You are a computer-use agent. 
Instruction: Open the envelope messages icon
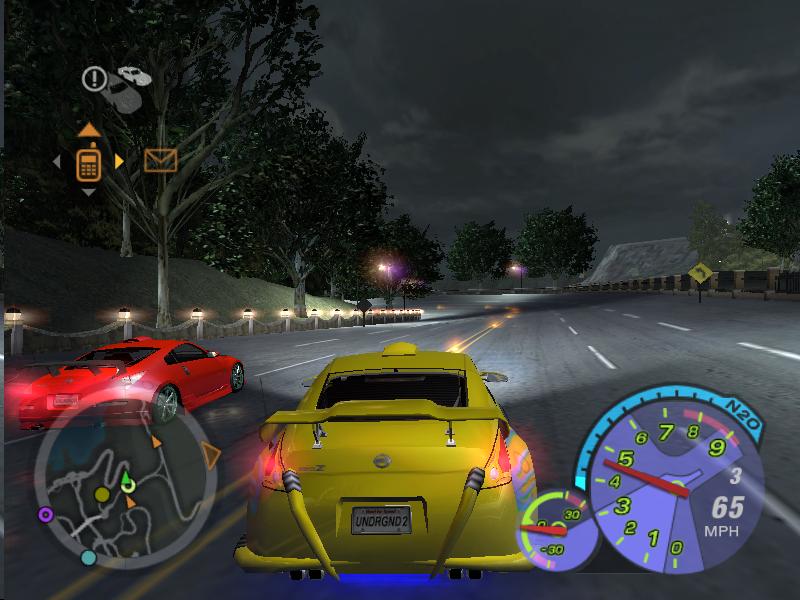[x=160, y=160]
